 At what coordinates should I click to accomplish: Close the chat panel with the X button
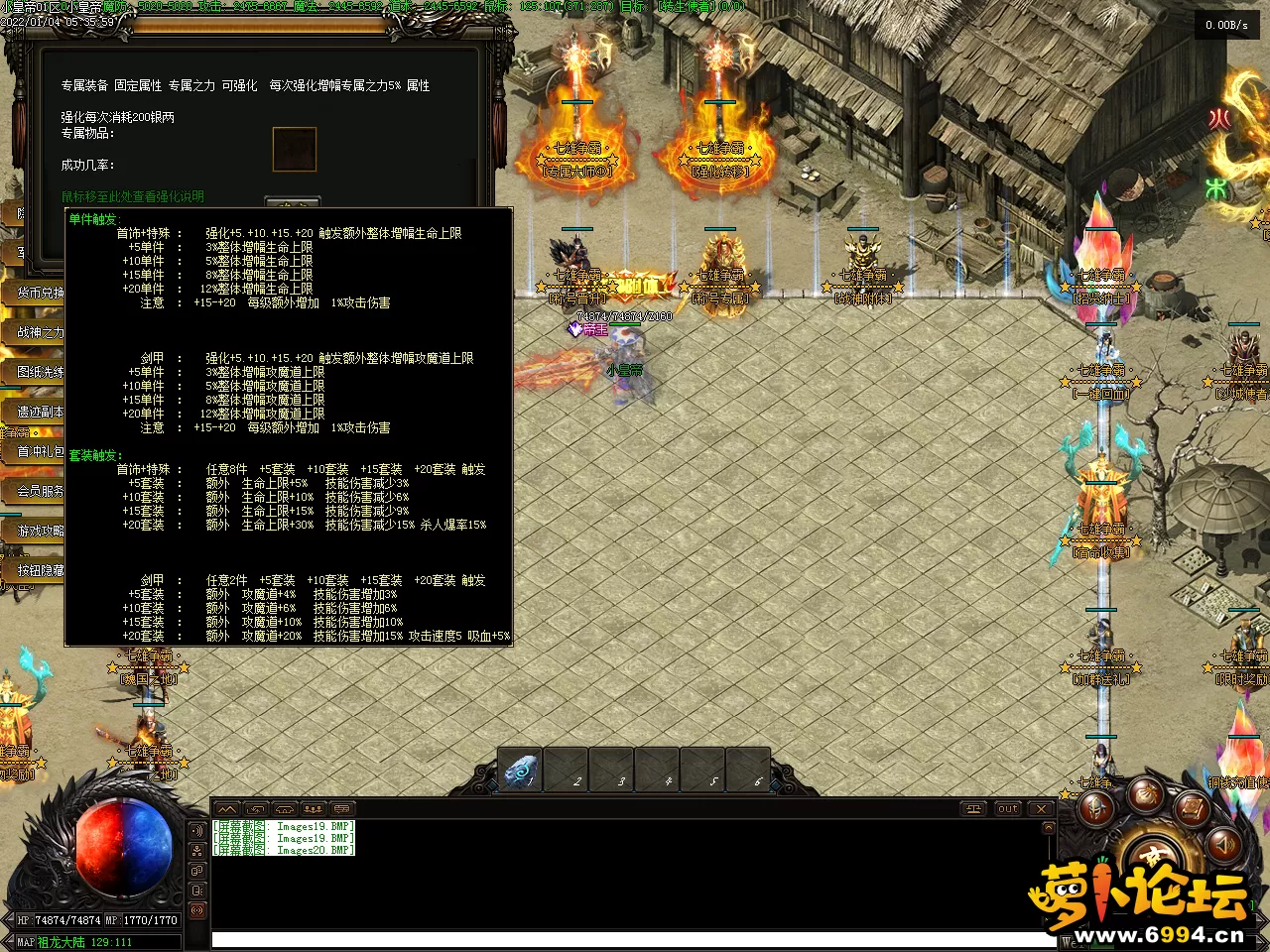(1041, 809)
